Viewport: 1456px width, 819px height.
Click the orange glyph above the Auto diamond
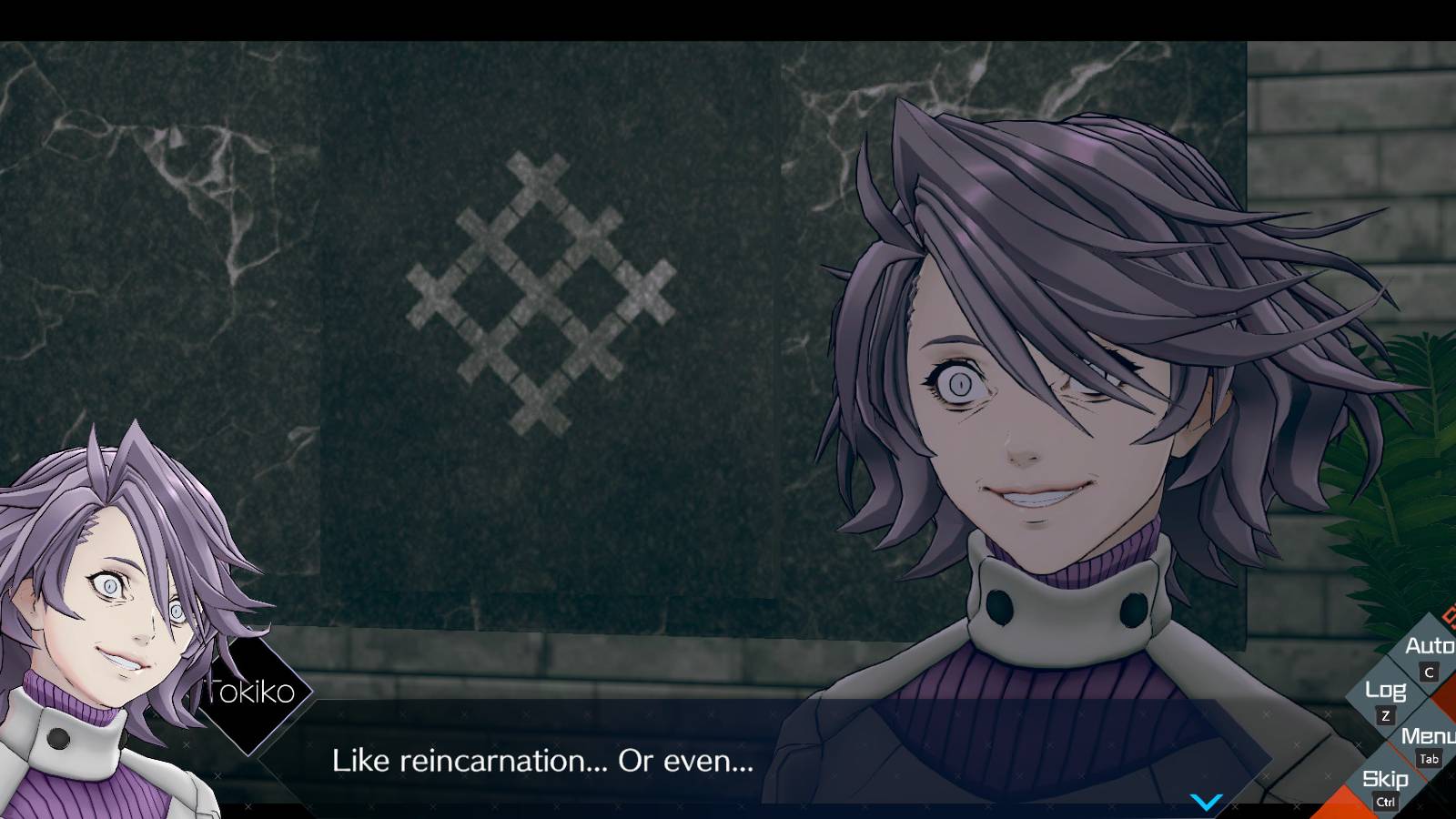click(1449, 615)
